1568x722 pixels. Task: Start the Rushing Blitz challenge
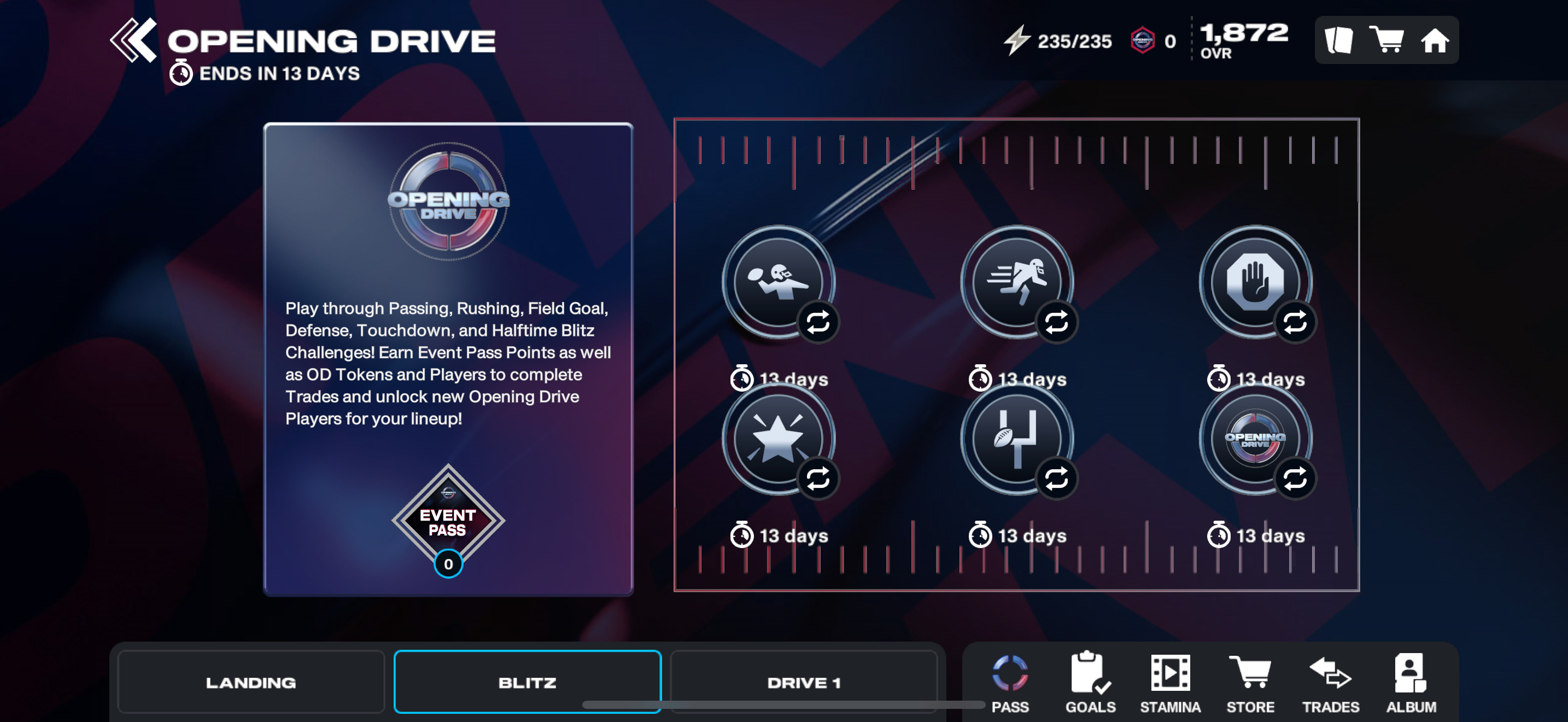1016,282
